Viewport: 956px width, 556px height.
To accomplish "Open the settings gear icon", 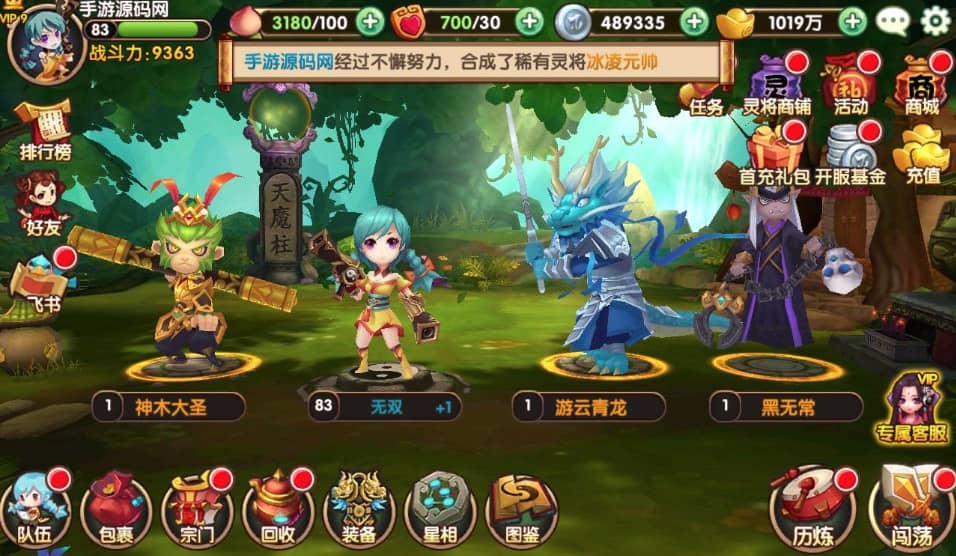I will [x=935, y=20].
